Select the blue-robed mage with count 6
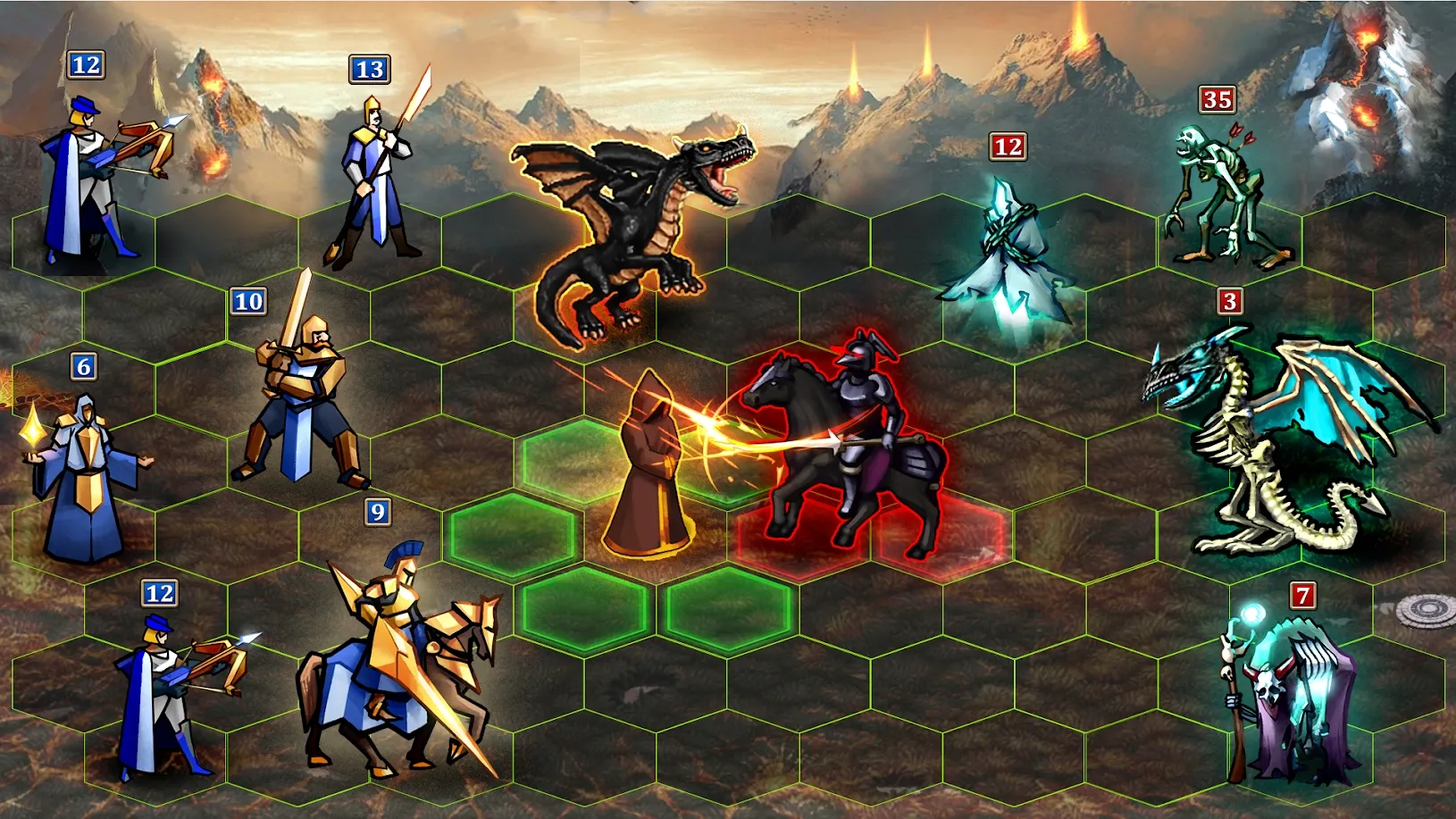This screenshot has height=819, width=1456. [x=89, y=464]
